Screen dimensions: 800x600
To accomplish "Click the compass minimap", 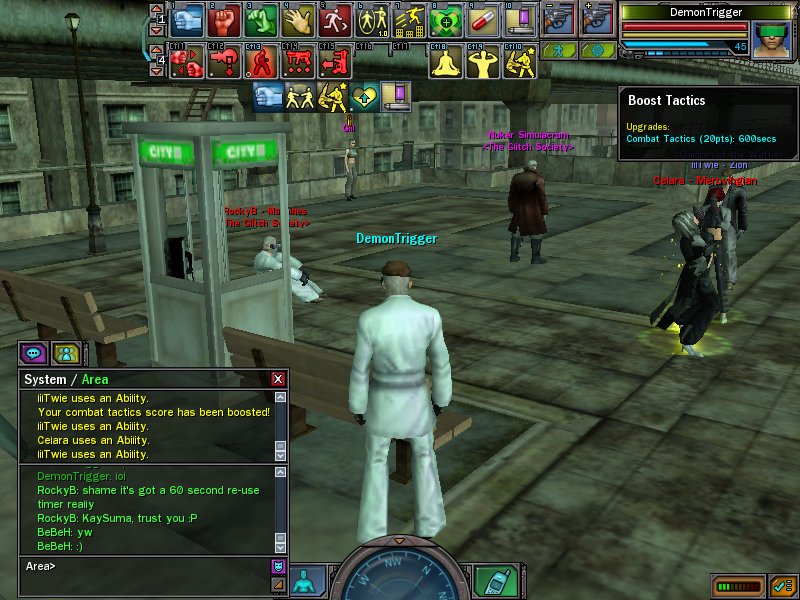I will click(x=400, y=578).
